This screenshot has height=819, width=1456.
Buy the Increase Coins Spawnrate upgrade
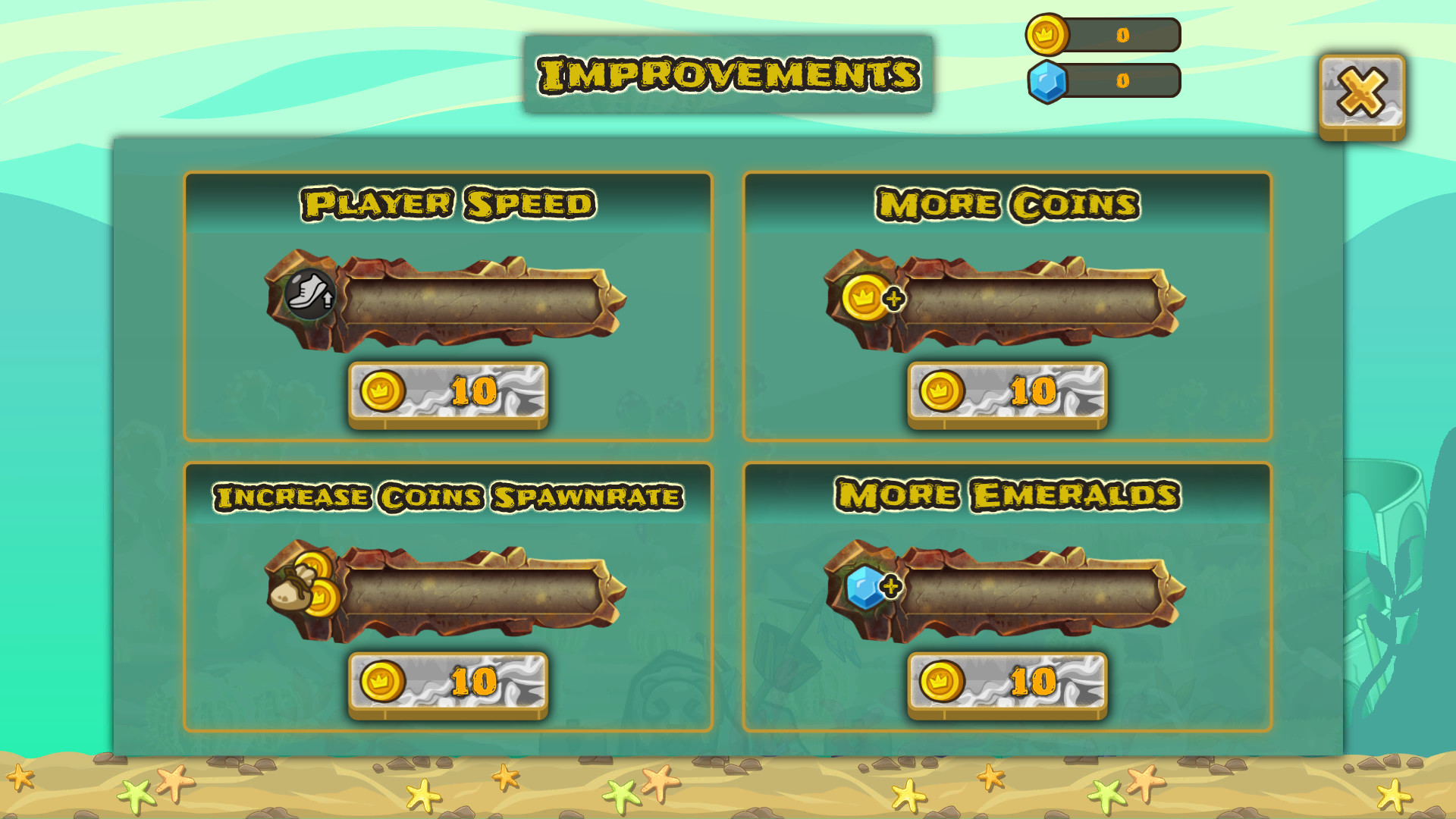[x=447, y=682]
